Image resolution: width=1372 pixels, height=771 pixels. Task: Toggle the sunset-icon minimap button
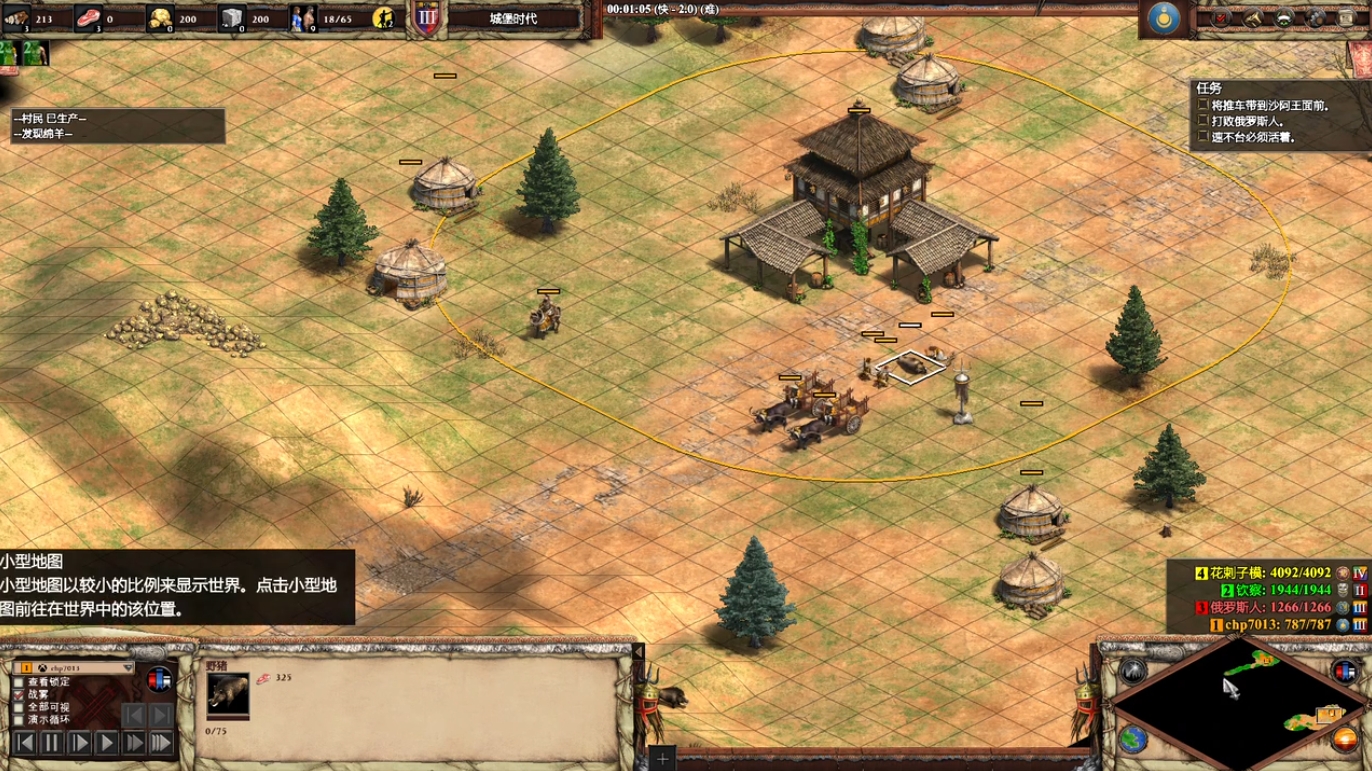click(1344, 740)
